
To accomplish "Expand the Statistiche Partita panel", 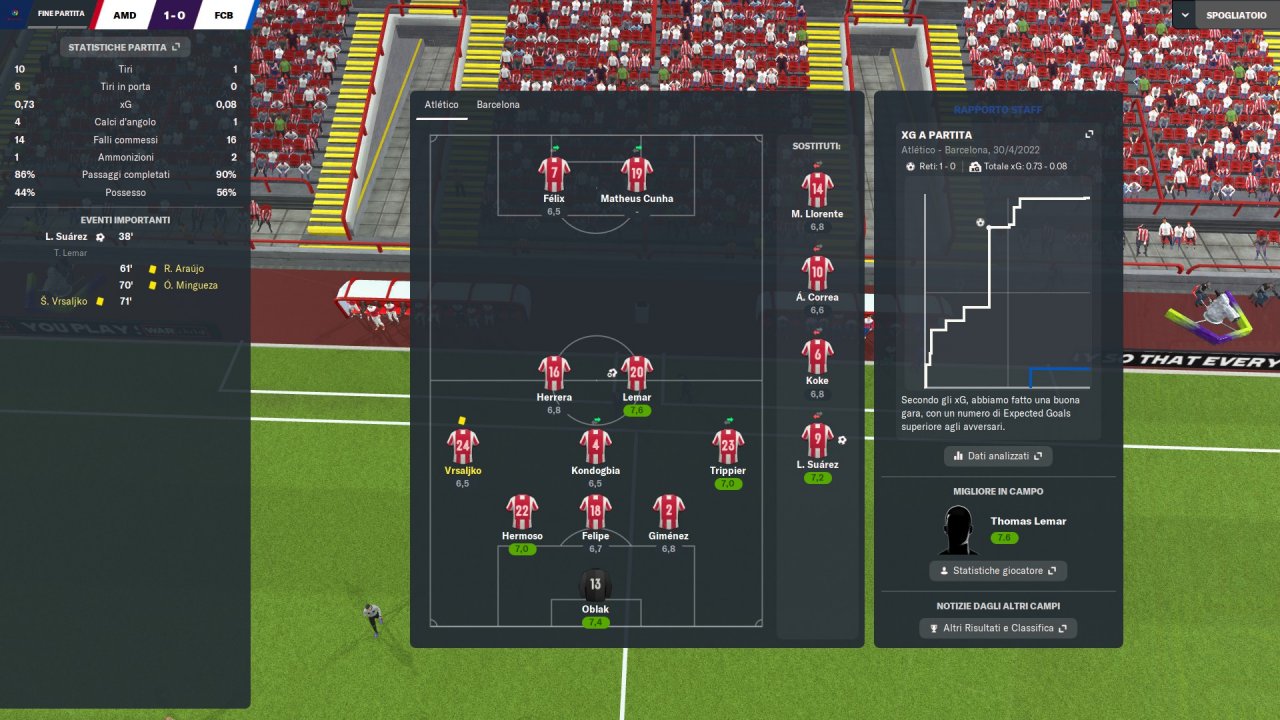I will coord(125,47).
